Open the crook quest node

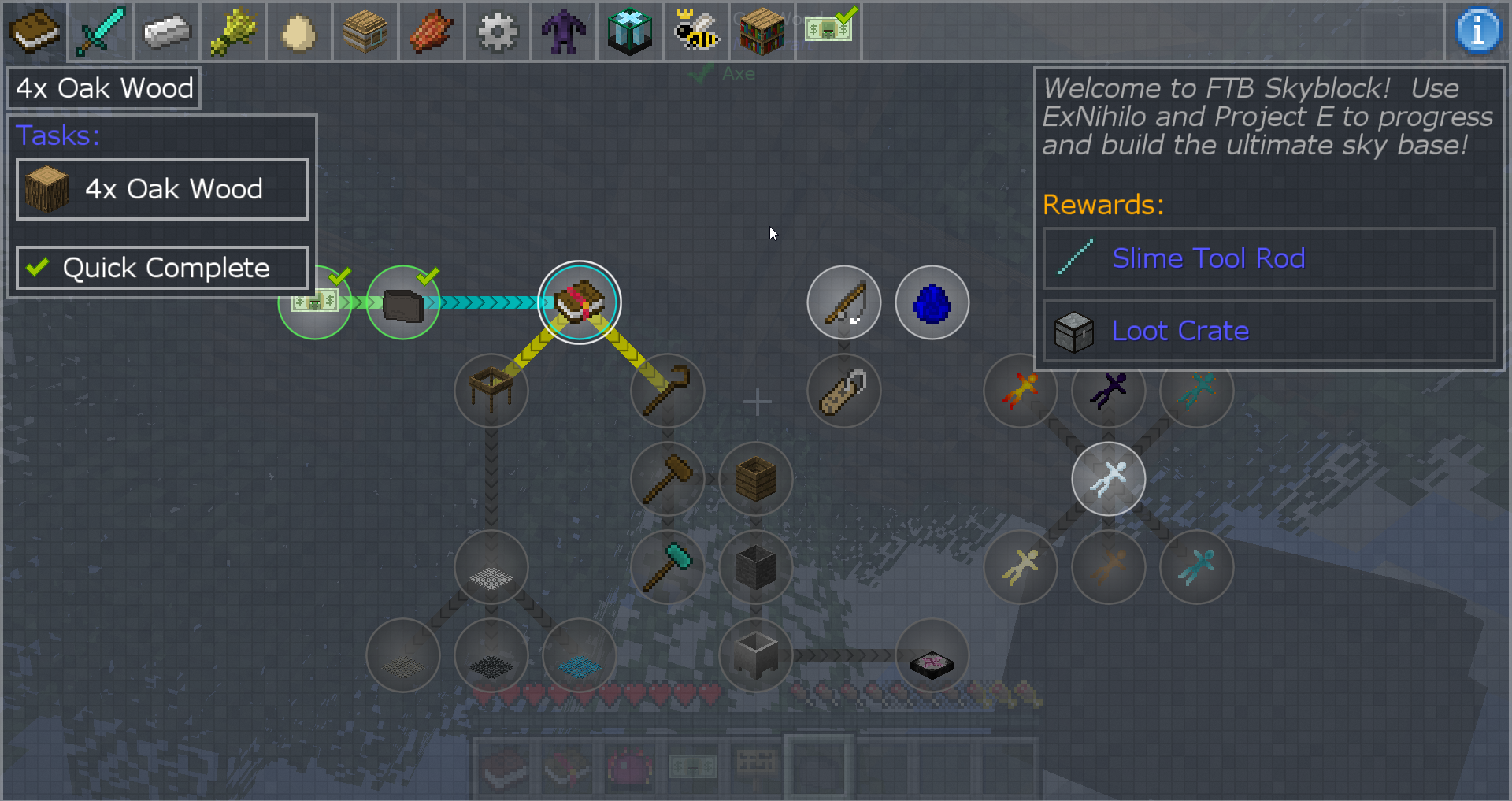(668, 391)
